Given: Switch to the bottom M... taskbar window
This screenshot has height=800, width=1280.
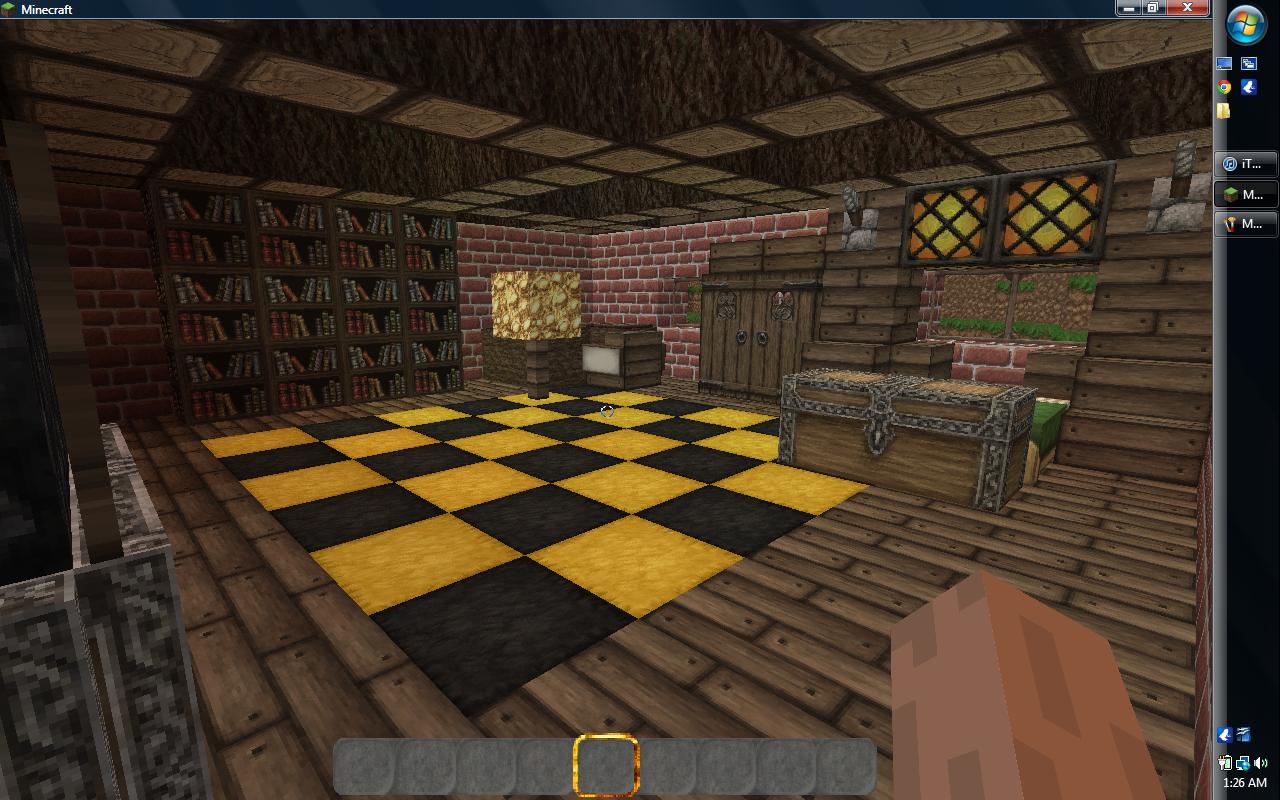Looking at the screenshot, I should click(1246, 224).
